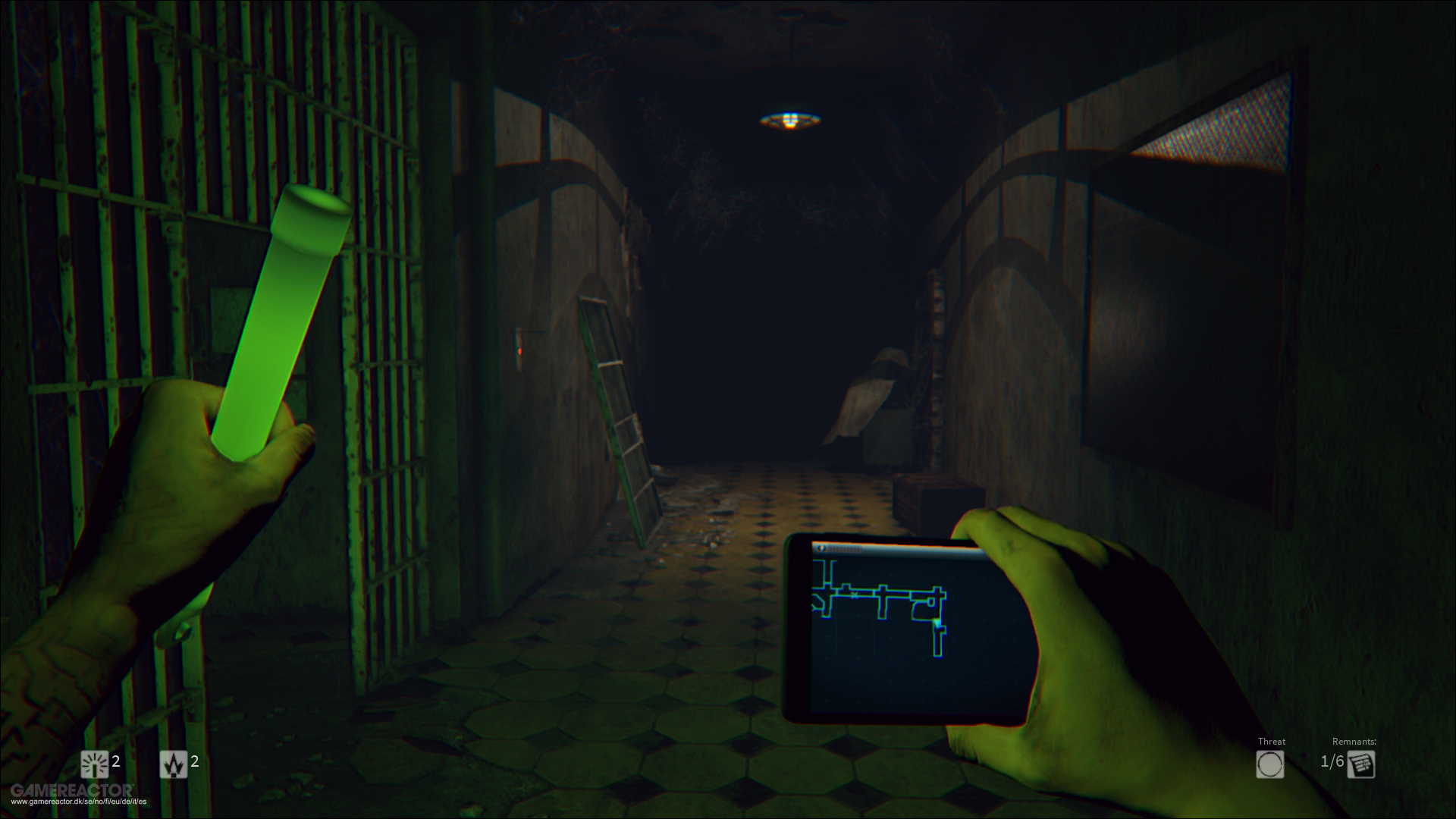Click the small icon on the phone's top bar
The width and height of the screenshot is (1456, 819).
coord(824,548)
